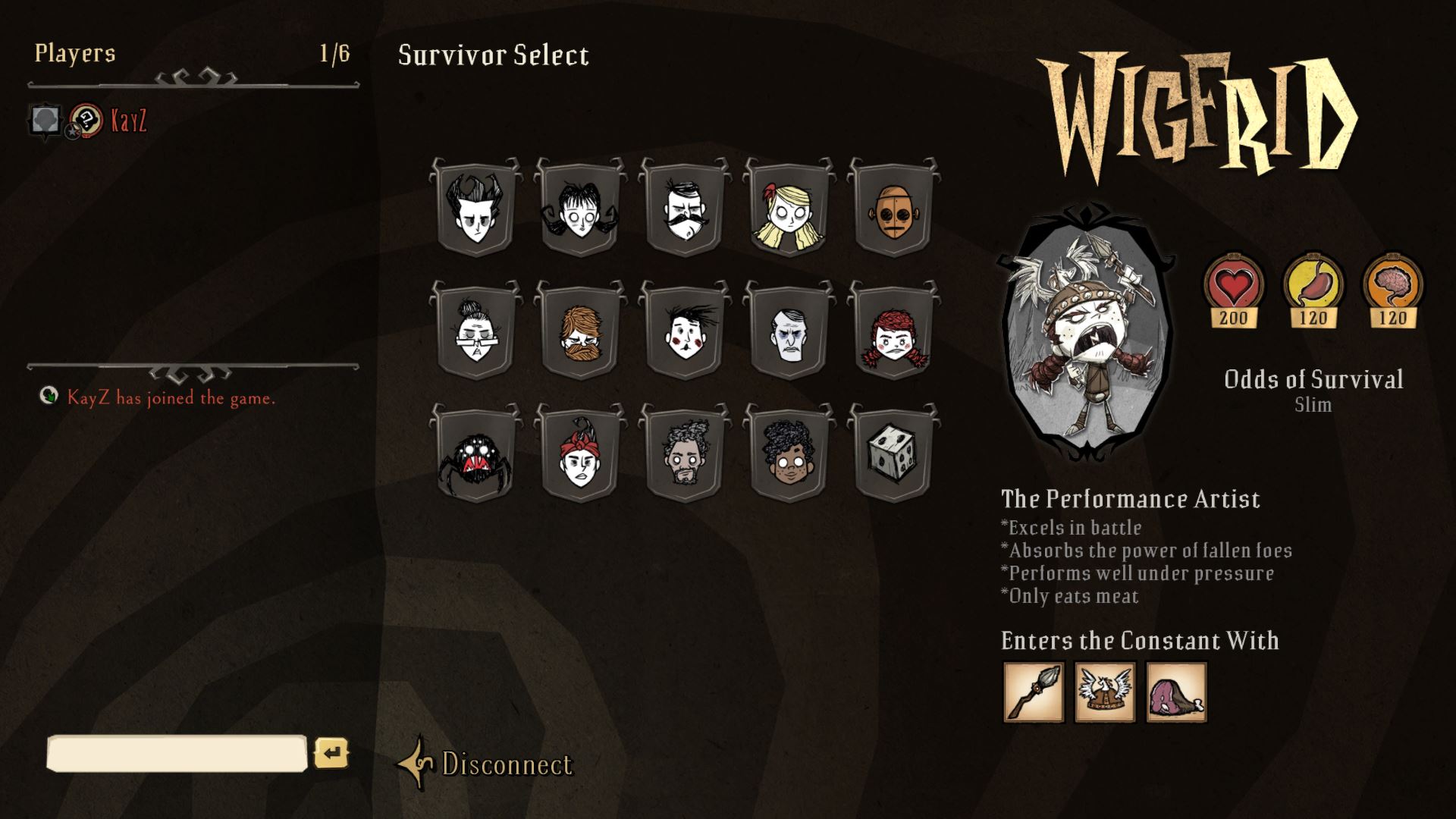Choose WX-78 the robot character
The width and height of the screenshot is (1456, 819).
click(x=893, y=208)
